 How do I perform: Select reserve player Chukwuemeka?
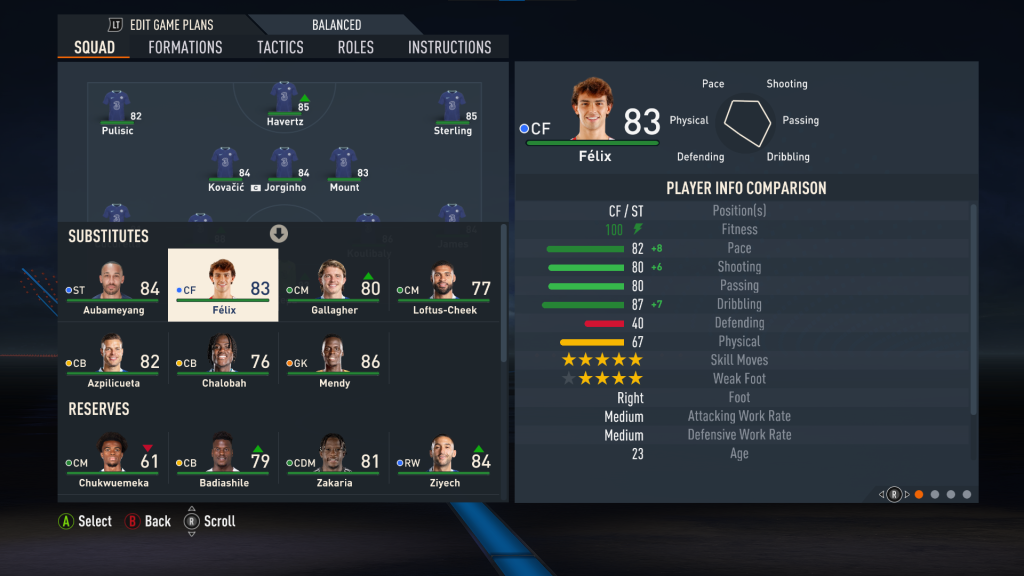pyautogui.click(x=113, y=460)
